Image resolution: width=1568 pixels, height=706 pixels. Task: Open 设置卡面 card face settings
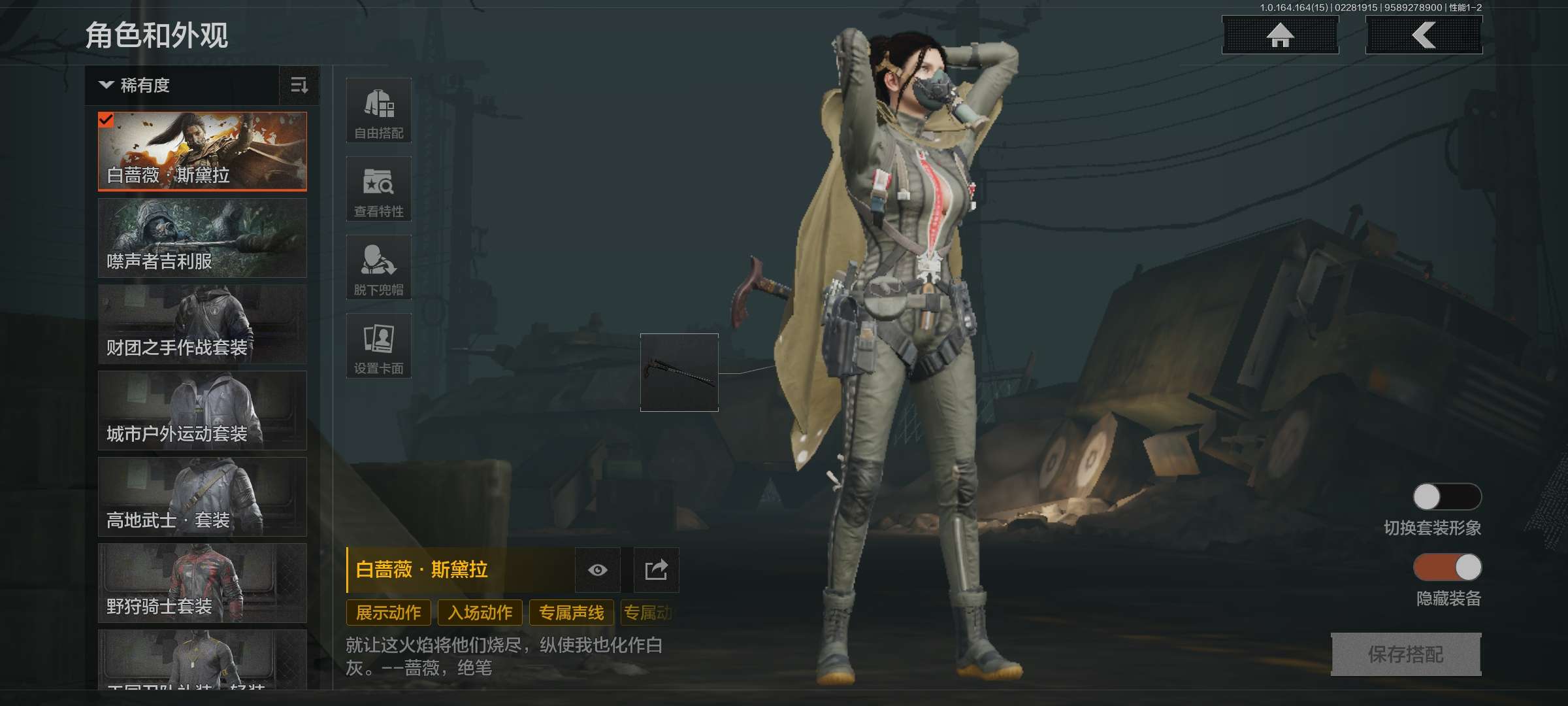tap(379, 346)
